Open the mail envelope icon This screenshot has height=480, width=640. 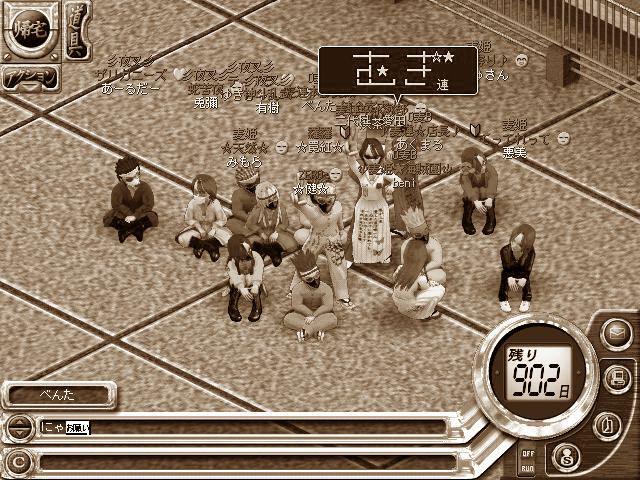616,333
